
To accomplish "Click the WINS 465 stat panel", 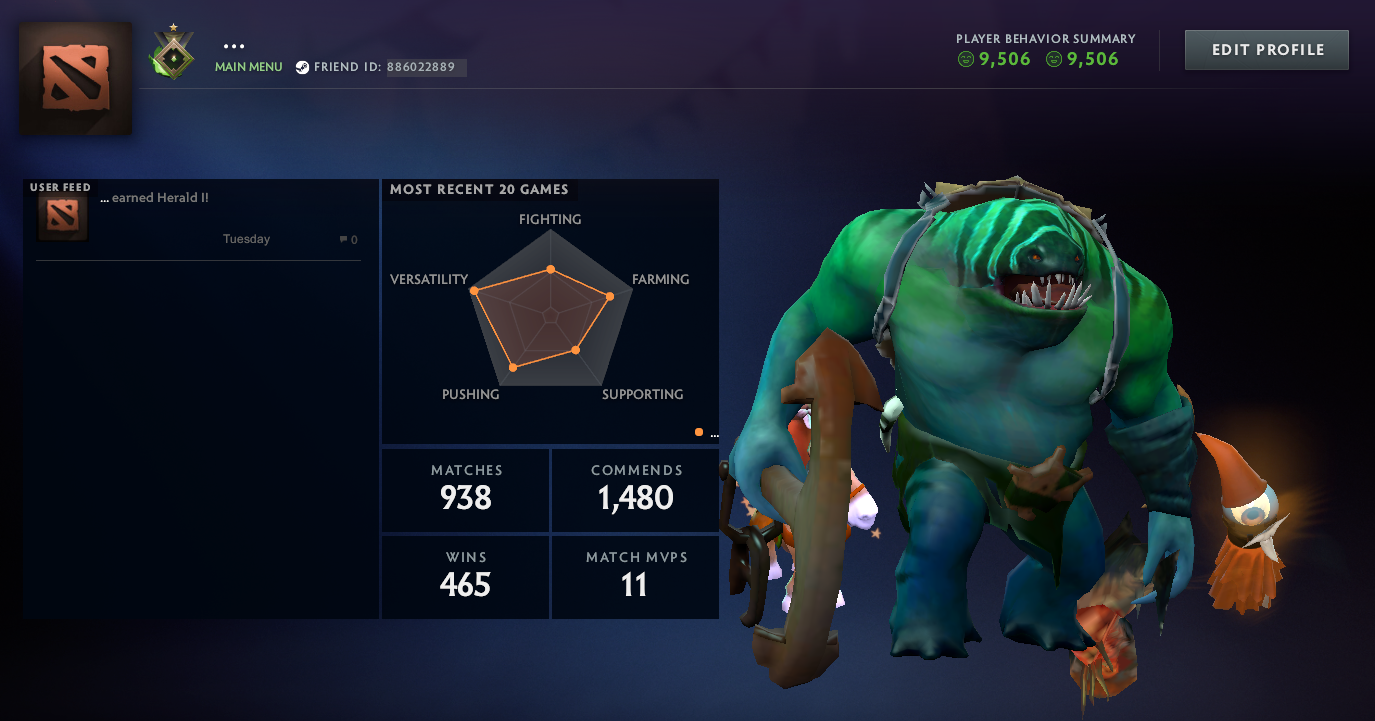I will point(464,576).
